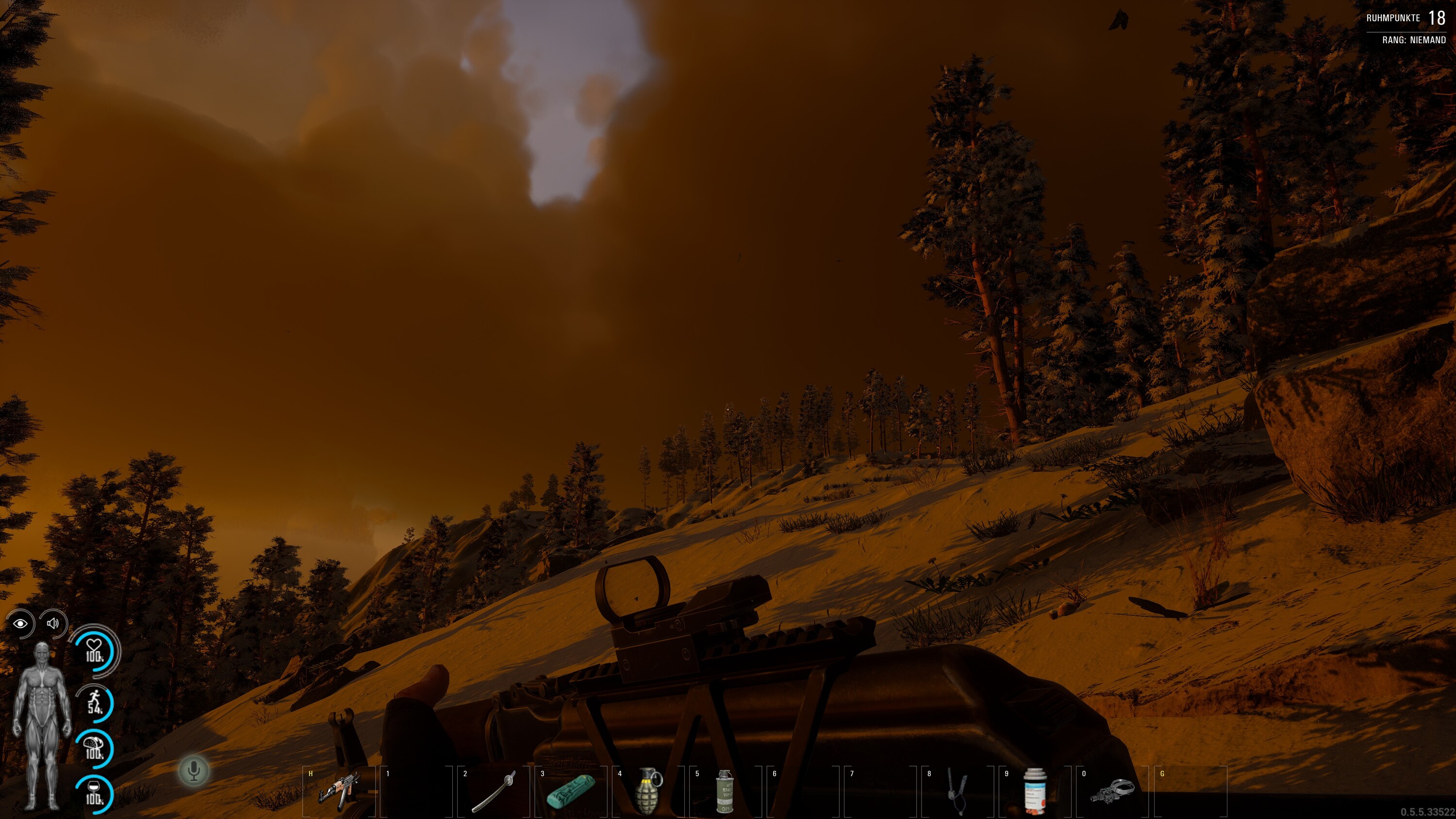
Task: Select the night vision goggles slot
Action: pos(1111,790)
